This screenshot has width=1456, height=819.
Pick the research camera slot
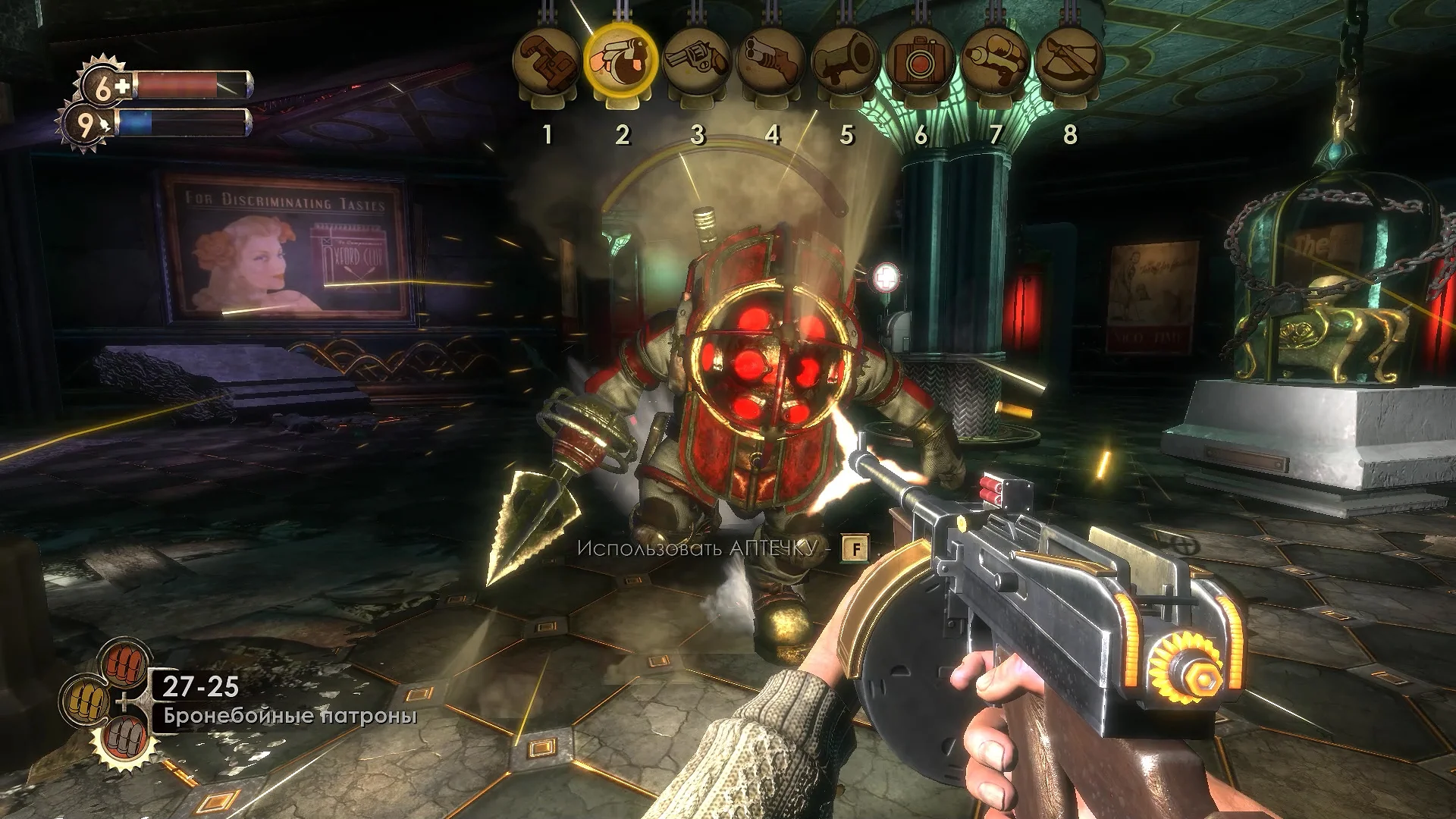920,62
